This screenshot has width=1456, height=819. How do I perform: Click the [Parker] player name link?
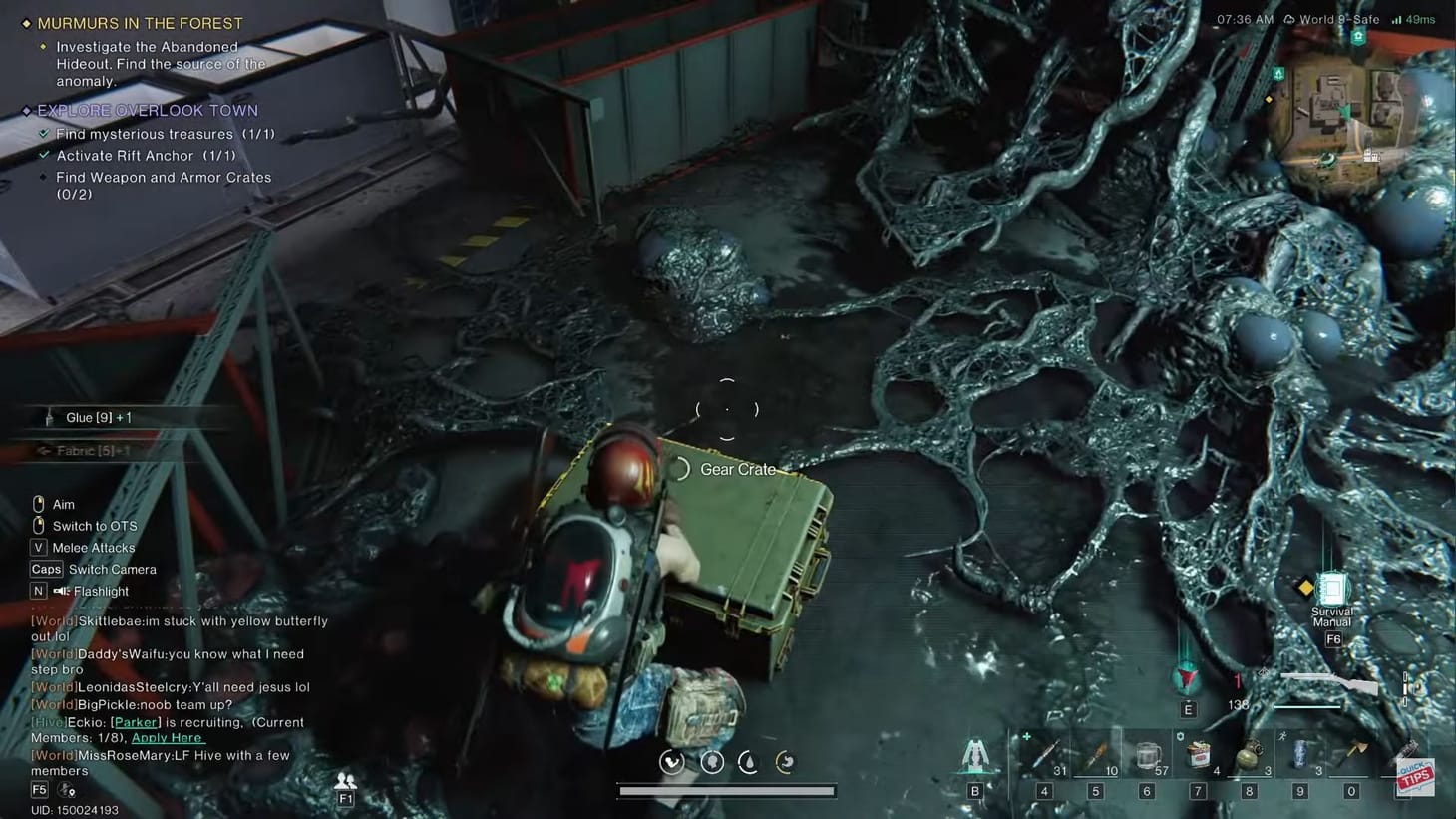134,721
